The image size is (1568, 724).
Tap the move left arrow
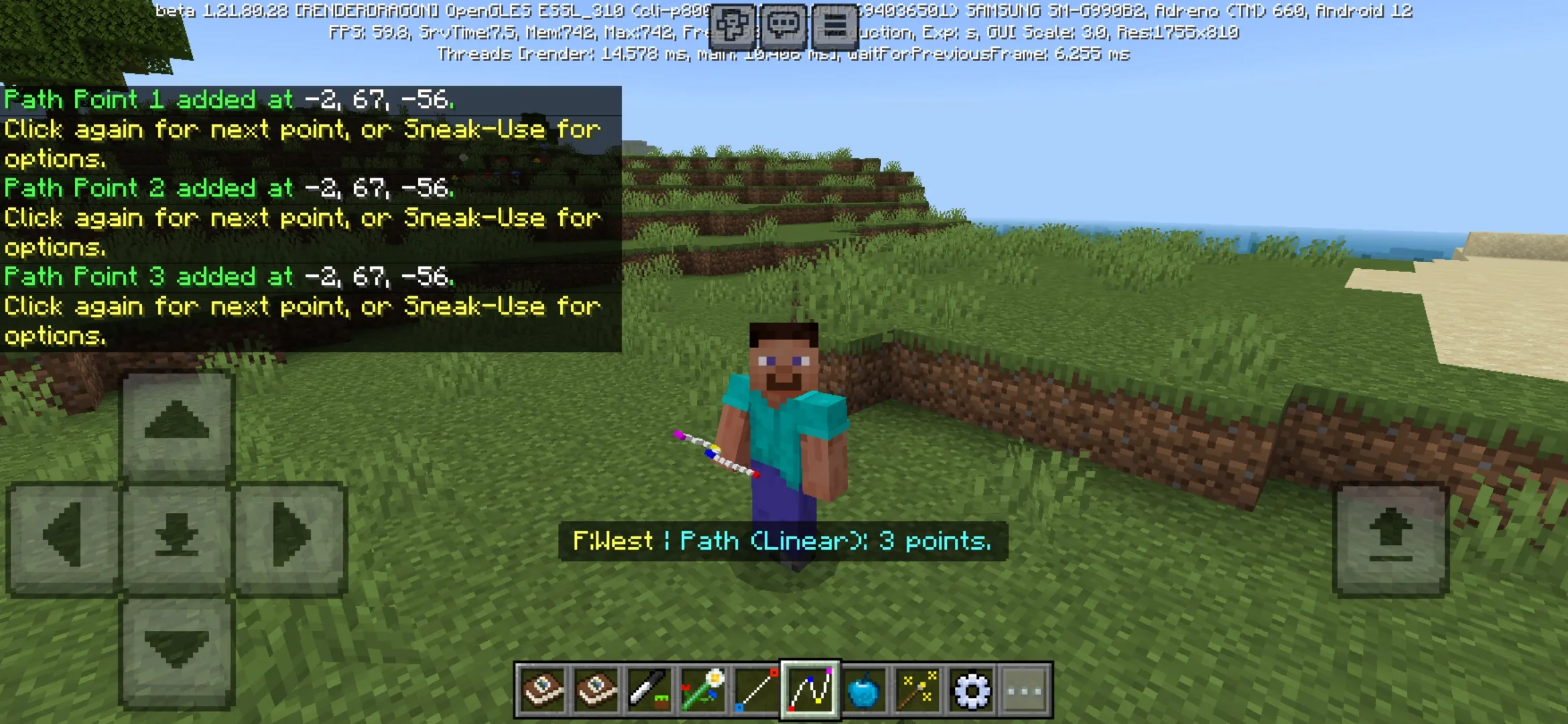[63, 536]
